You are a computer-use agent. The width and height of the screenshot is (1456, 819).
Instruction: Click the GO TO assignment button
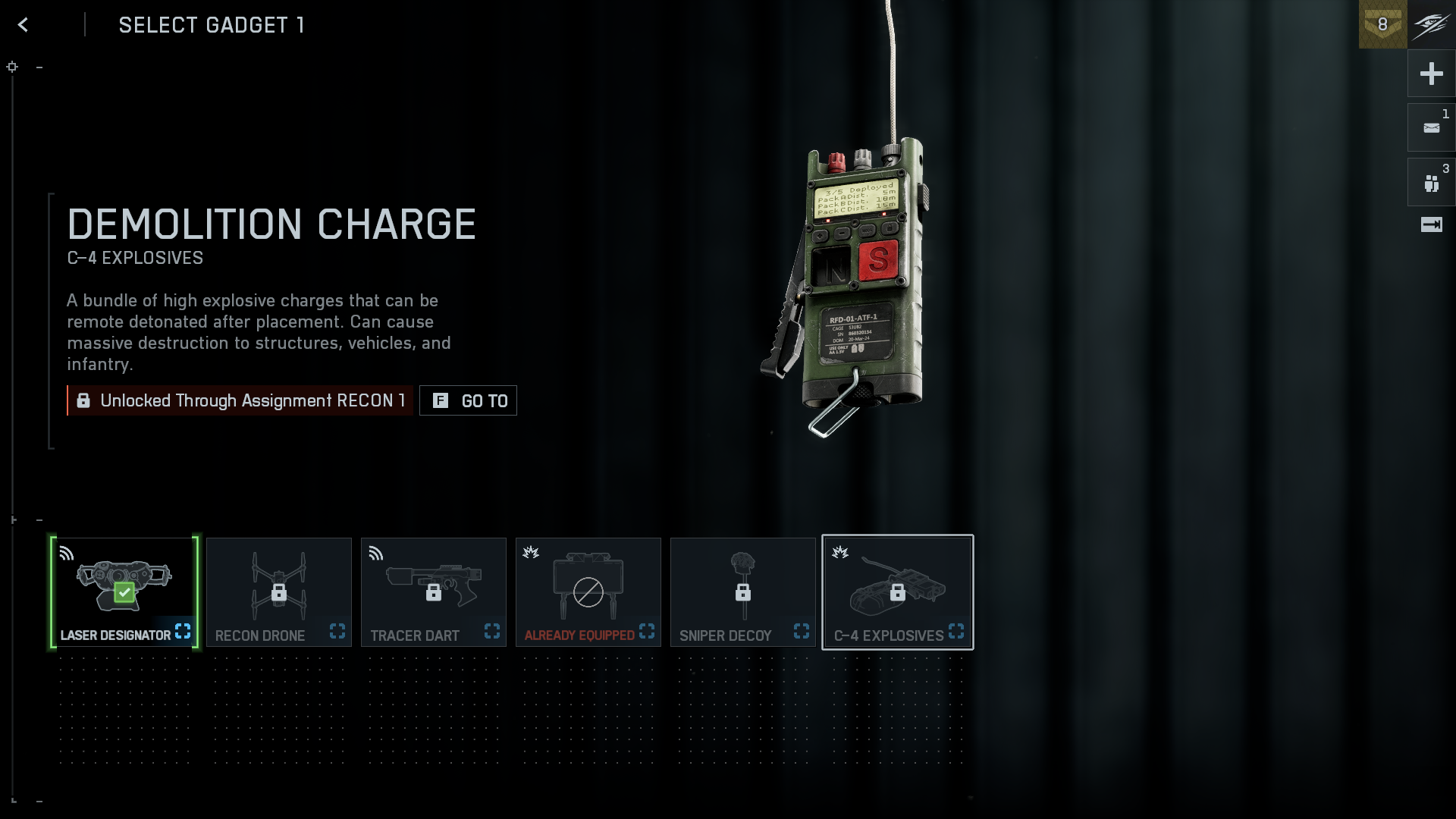tap(469, 400)
